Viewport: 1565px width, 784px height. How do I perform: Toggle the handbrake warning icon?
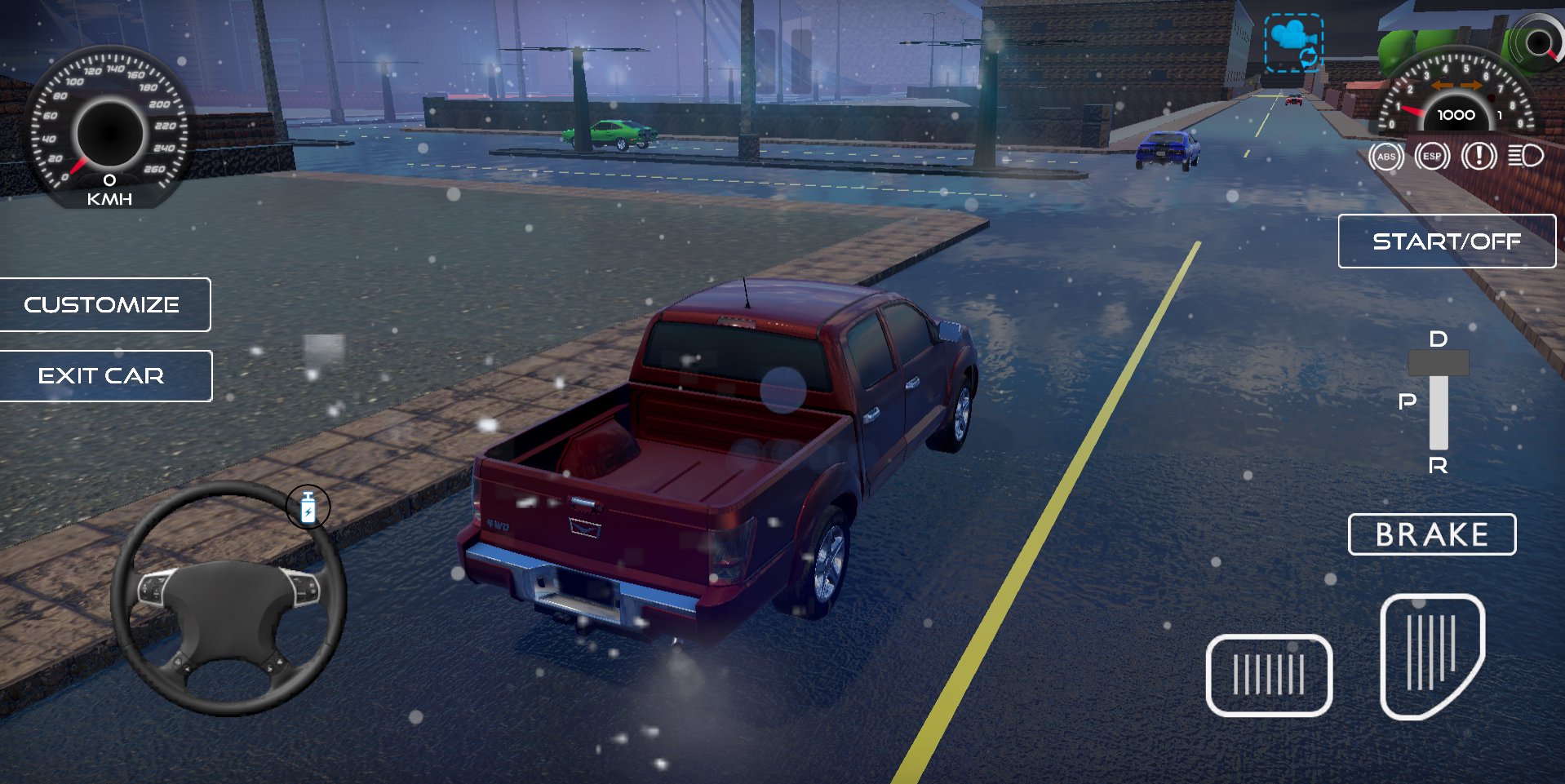pyautogui.click(x=1479, y=156)
